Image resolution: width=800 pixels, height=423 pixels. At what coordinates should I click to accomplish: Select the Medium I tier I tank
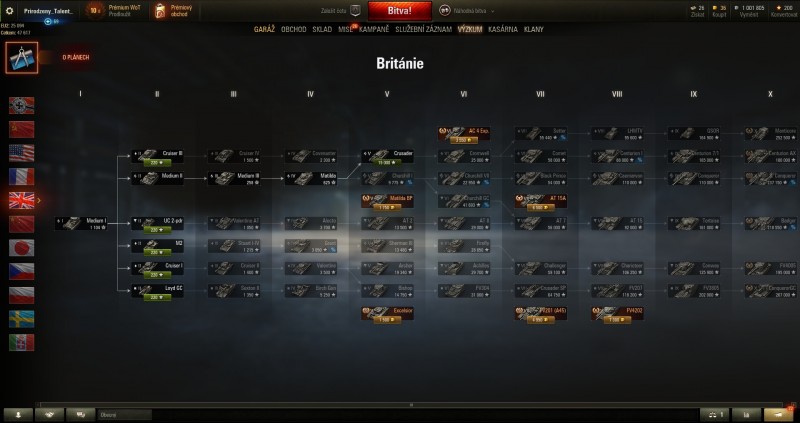[x=80, y=223]
